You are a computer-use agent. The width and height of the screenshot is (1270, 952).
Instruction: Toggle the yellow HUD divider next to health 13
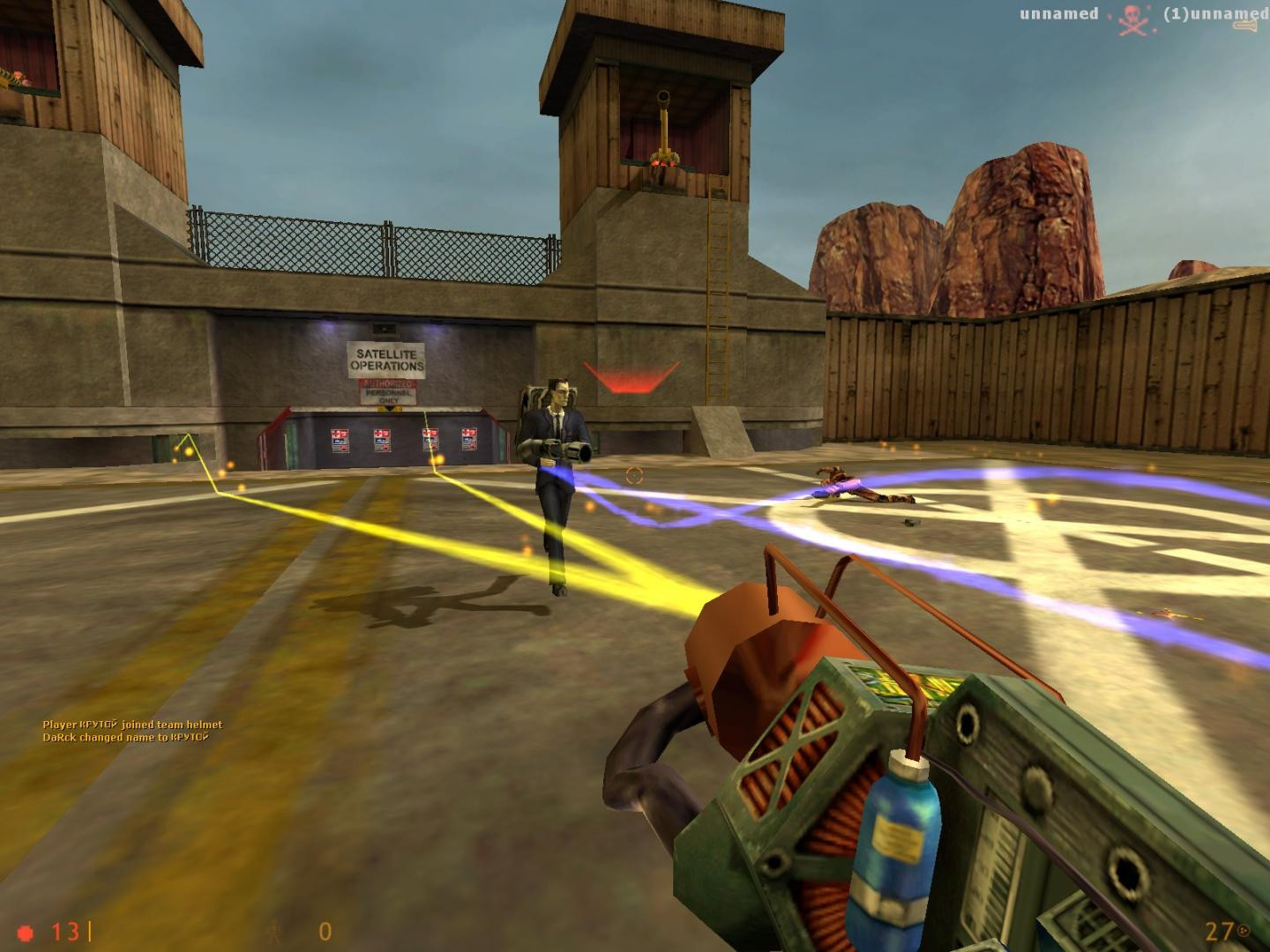click(88, 930)
